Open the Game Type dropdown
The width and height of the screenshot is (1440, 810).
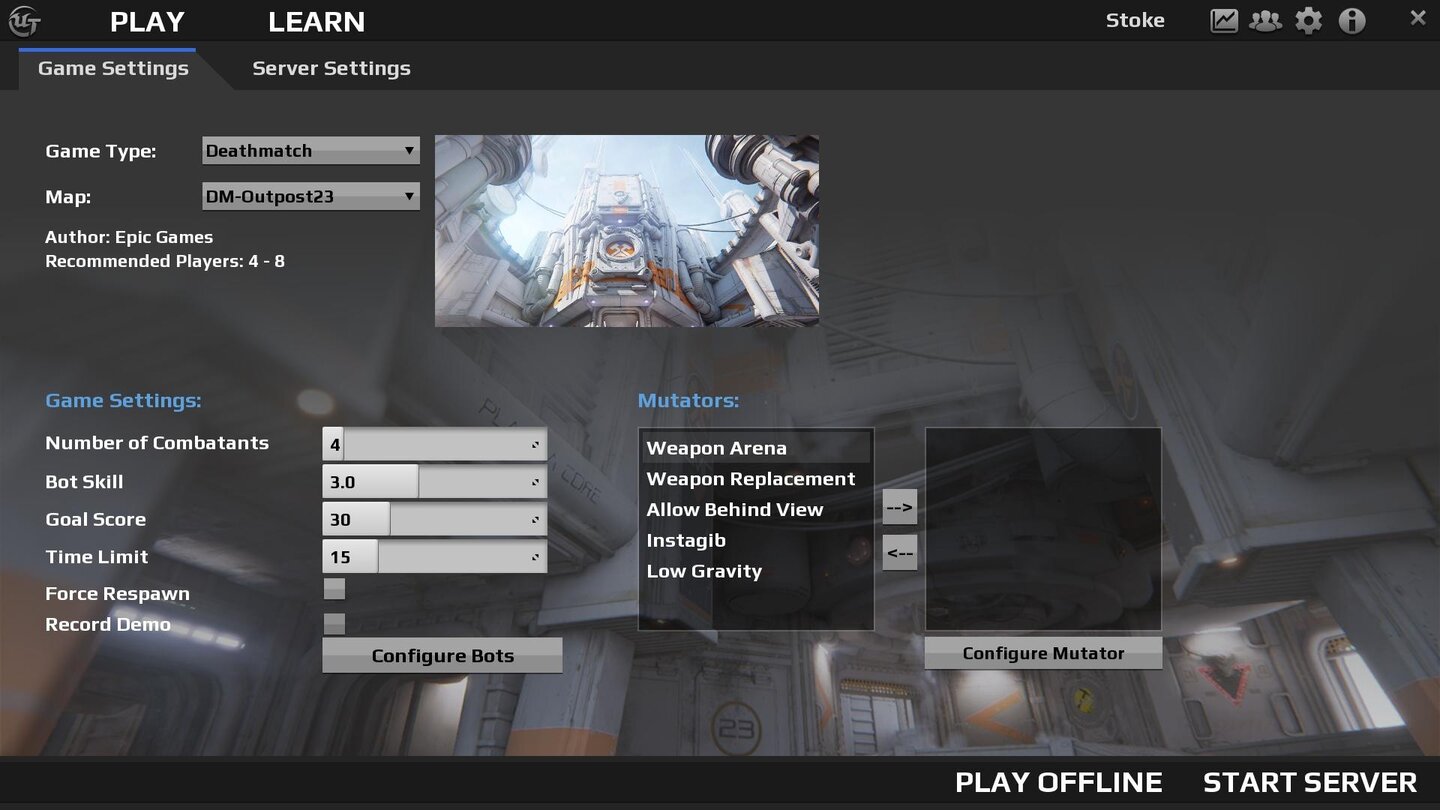[310, 150]
